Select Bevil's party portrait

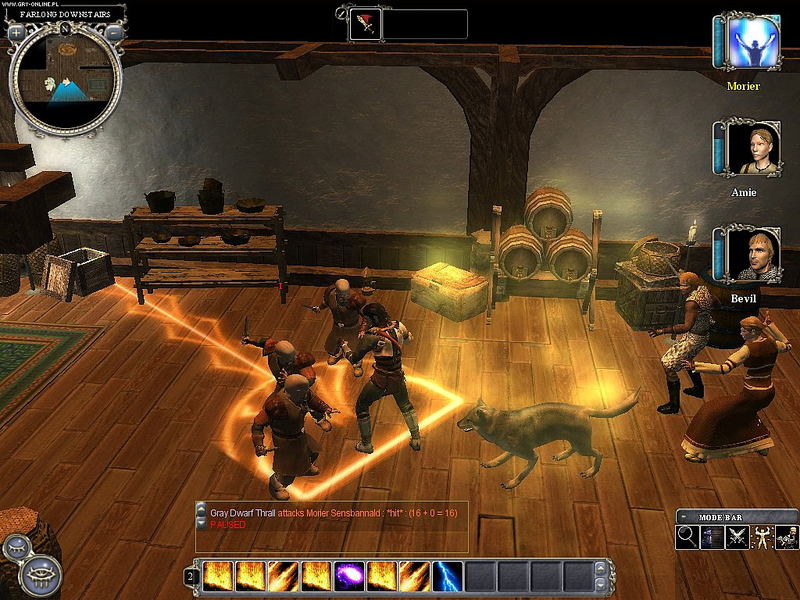(751, 254)
